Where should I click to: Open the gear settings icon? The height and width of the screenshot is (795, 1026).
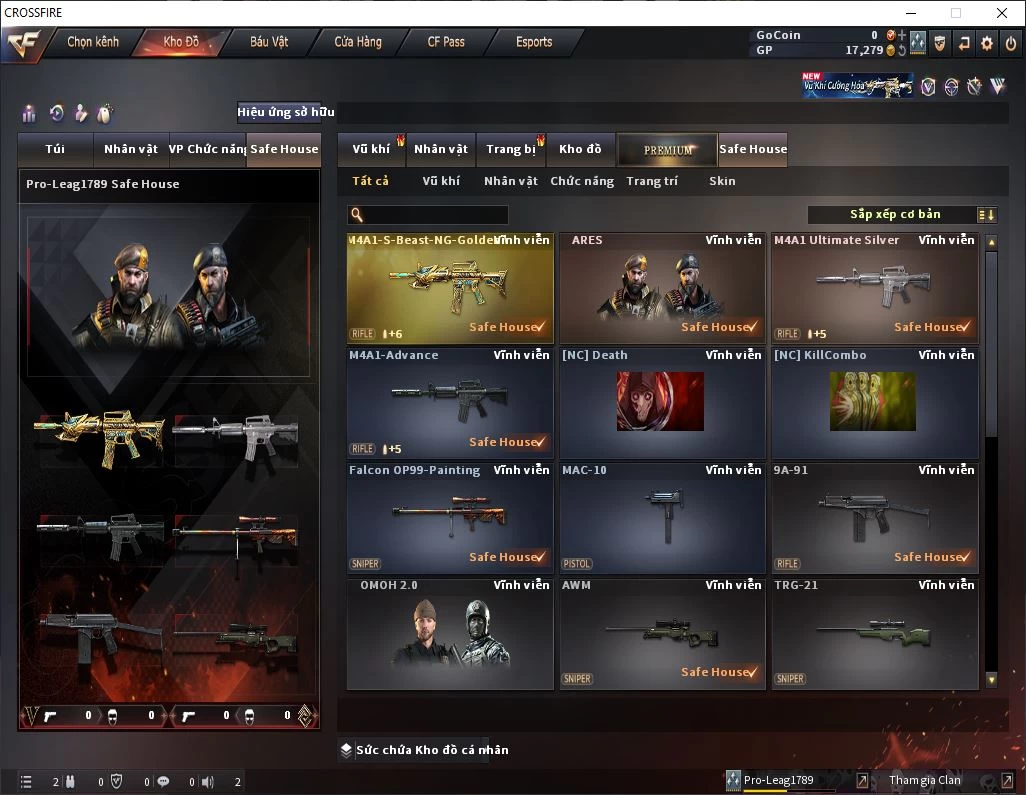click(x=987, y=43)
